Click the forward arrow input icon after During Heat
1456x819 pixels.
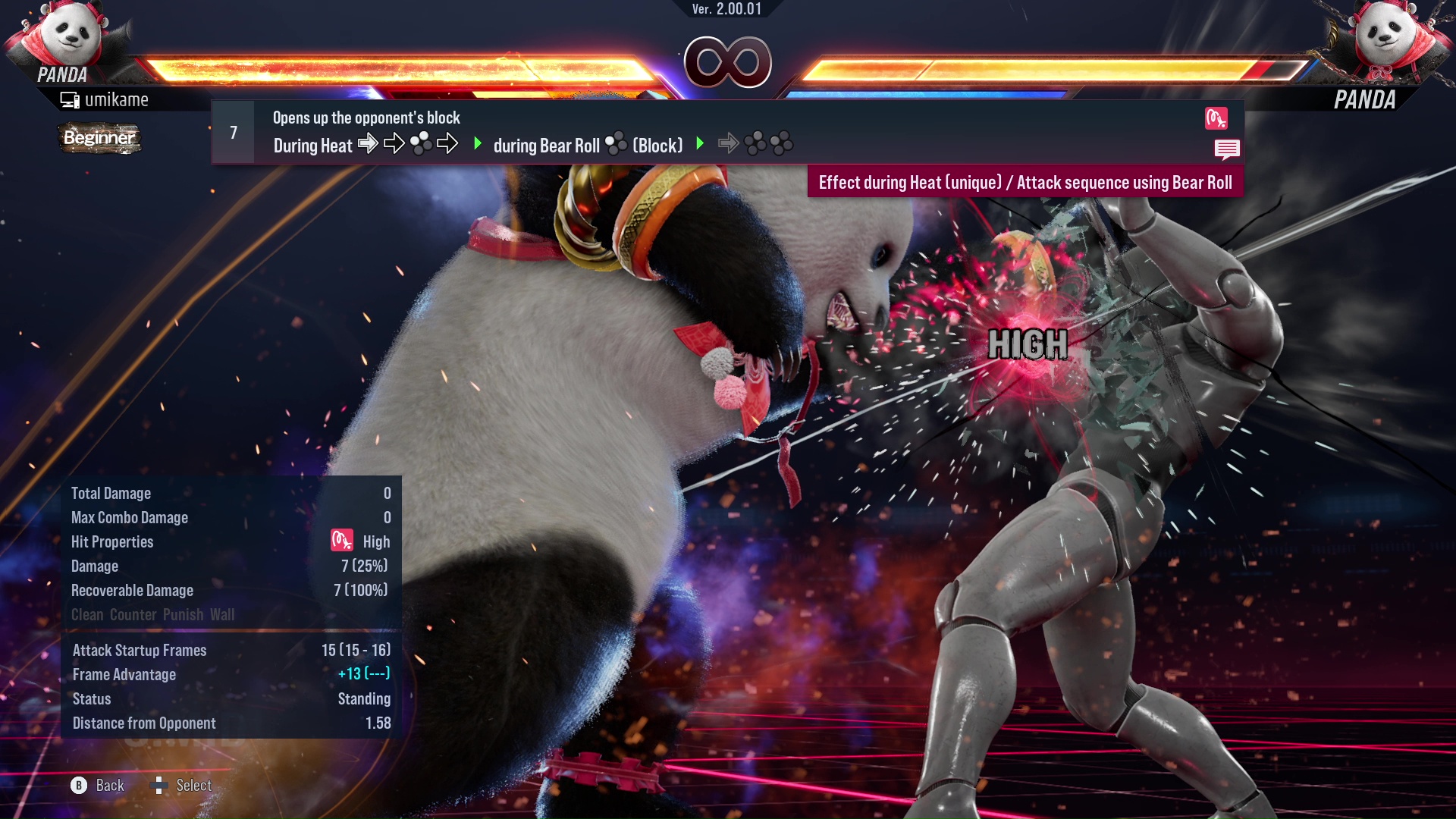[369, 144]
